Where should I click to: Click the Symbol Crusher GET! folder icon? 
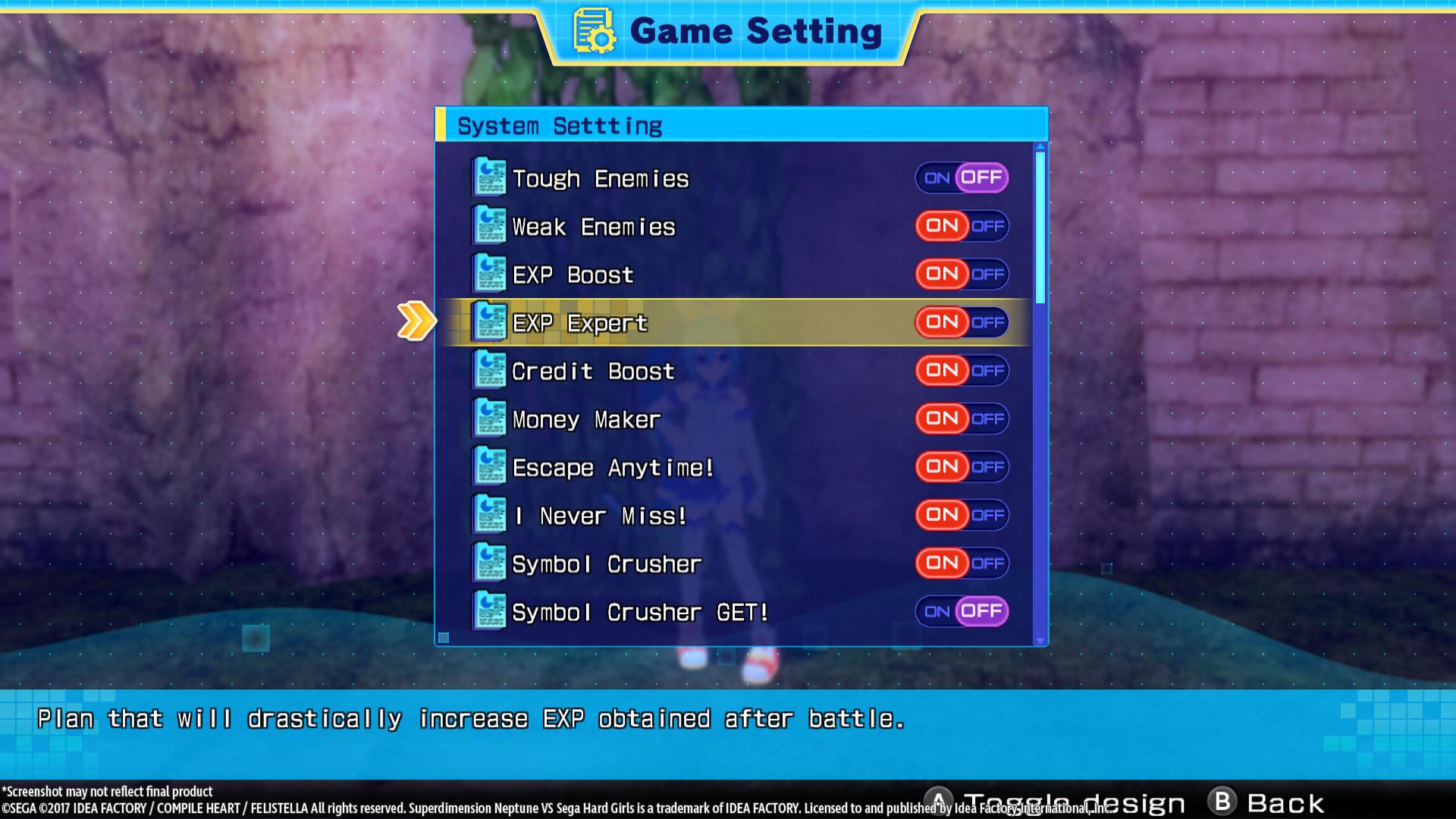[489, 611]
